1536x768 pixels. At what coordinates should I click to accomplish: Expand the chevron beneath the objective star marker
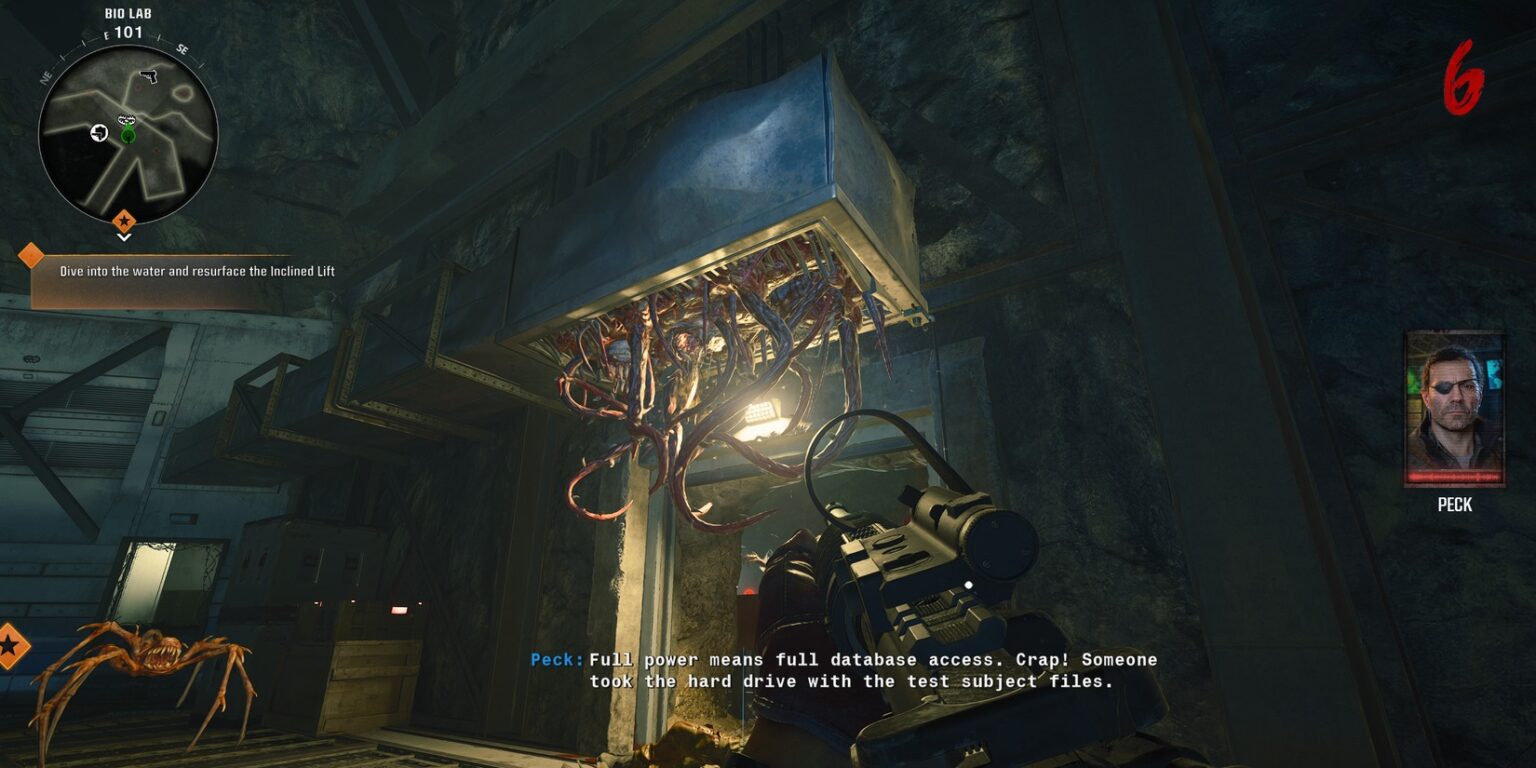click(124, 236)
